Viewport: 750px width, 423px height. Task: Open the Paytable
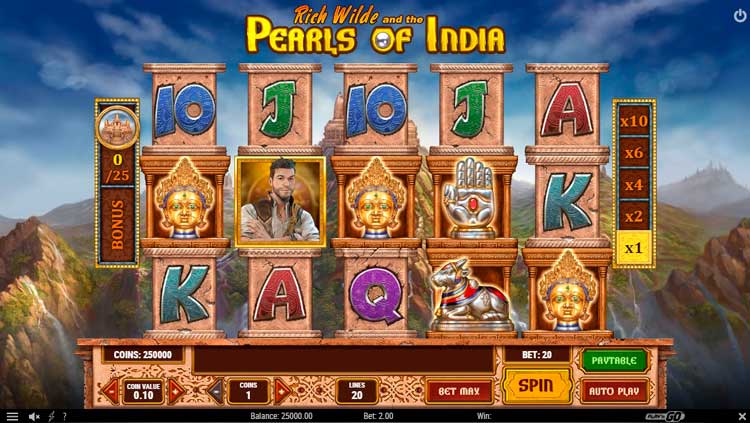[x=614, y=359]
